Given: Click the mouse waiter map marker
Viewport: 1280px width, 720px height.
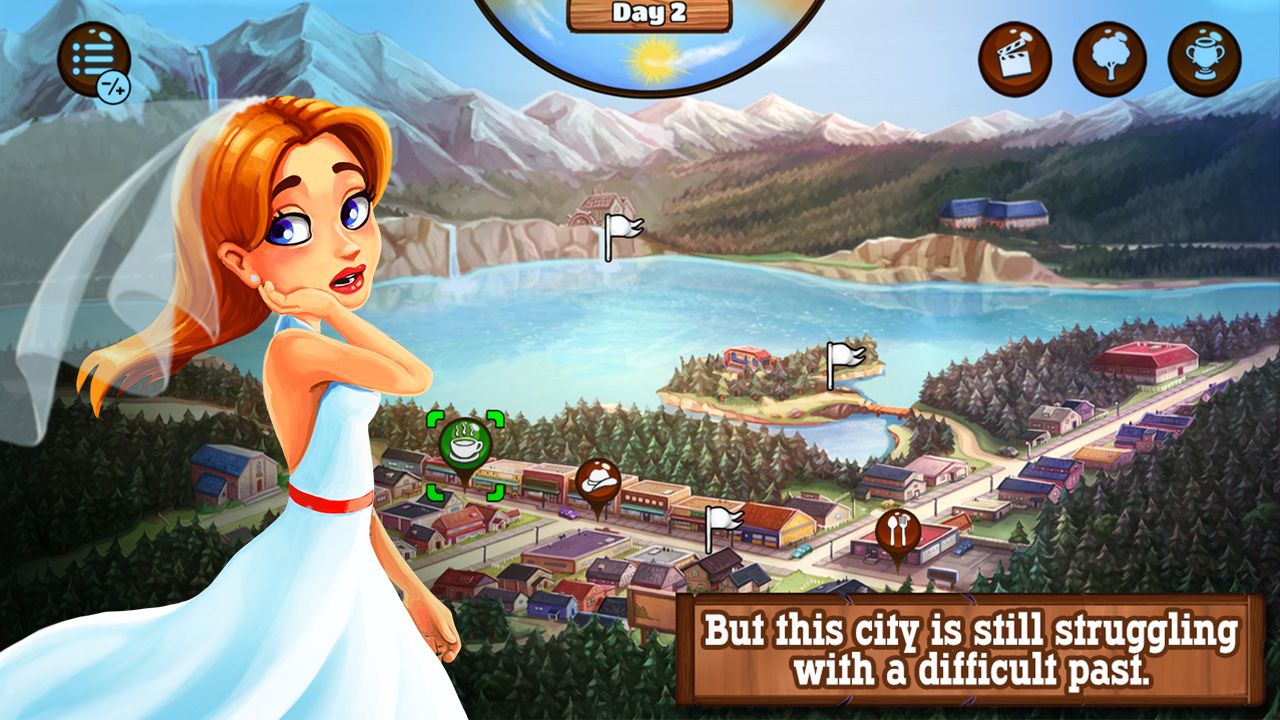Looking at the screenshot, I should tap(596, 480).
